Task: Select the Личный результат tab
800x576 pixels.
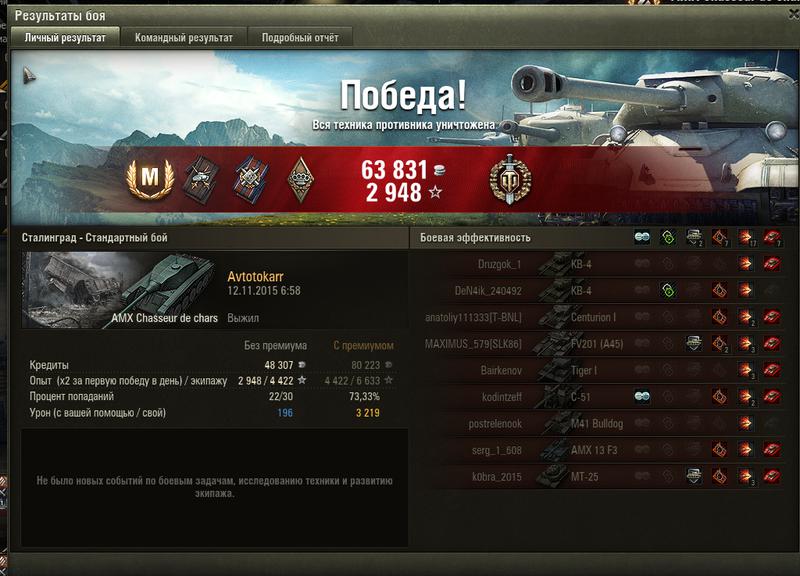Action: [64, 38]
